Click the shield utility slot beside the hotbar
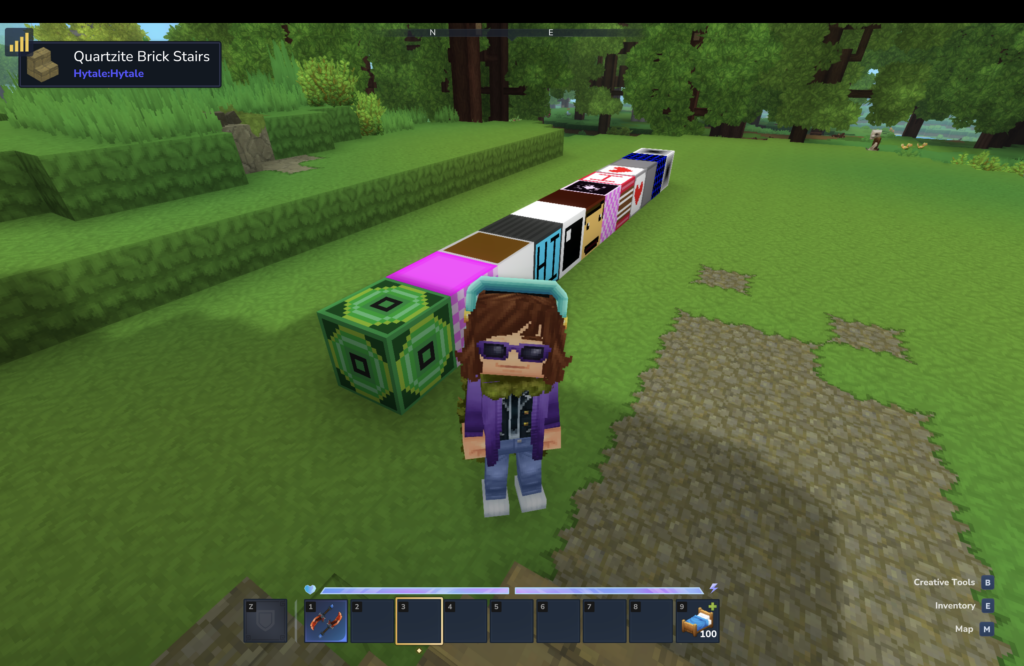The height and width of the screenshot is (666, 1024). [x=265, y=621]
